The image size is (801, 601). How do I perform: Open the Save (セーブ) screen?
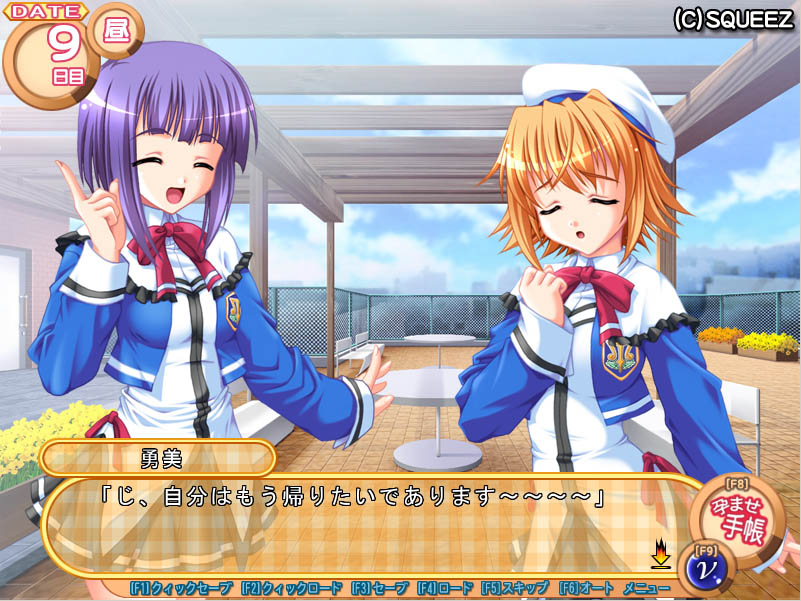(x=379, y=589)
